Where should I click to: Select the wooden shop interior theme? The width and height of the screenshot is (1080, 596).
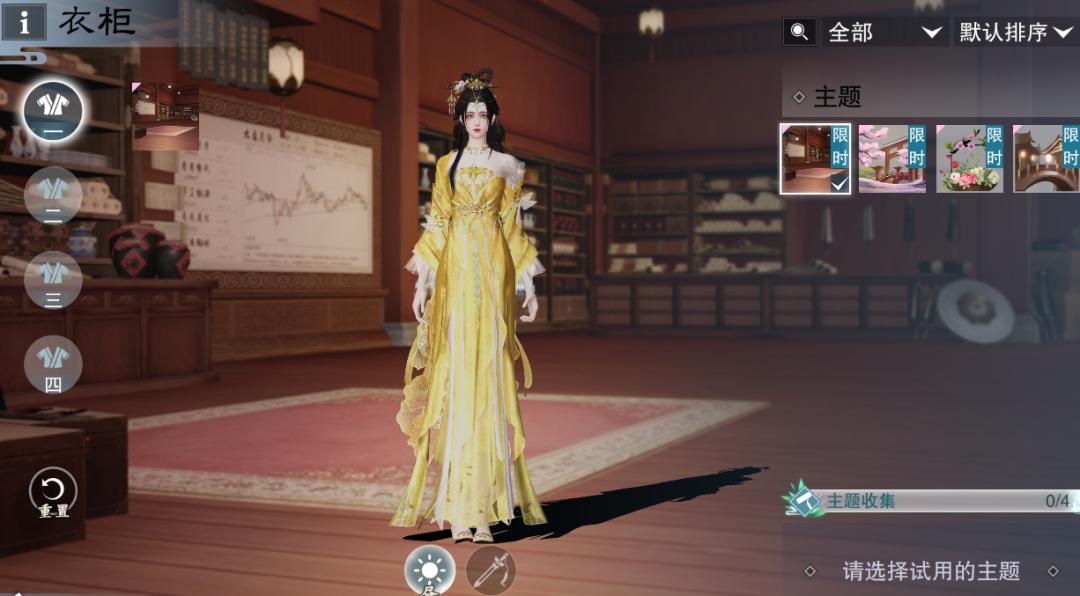click(x=815, y=159)
